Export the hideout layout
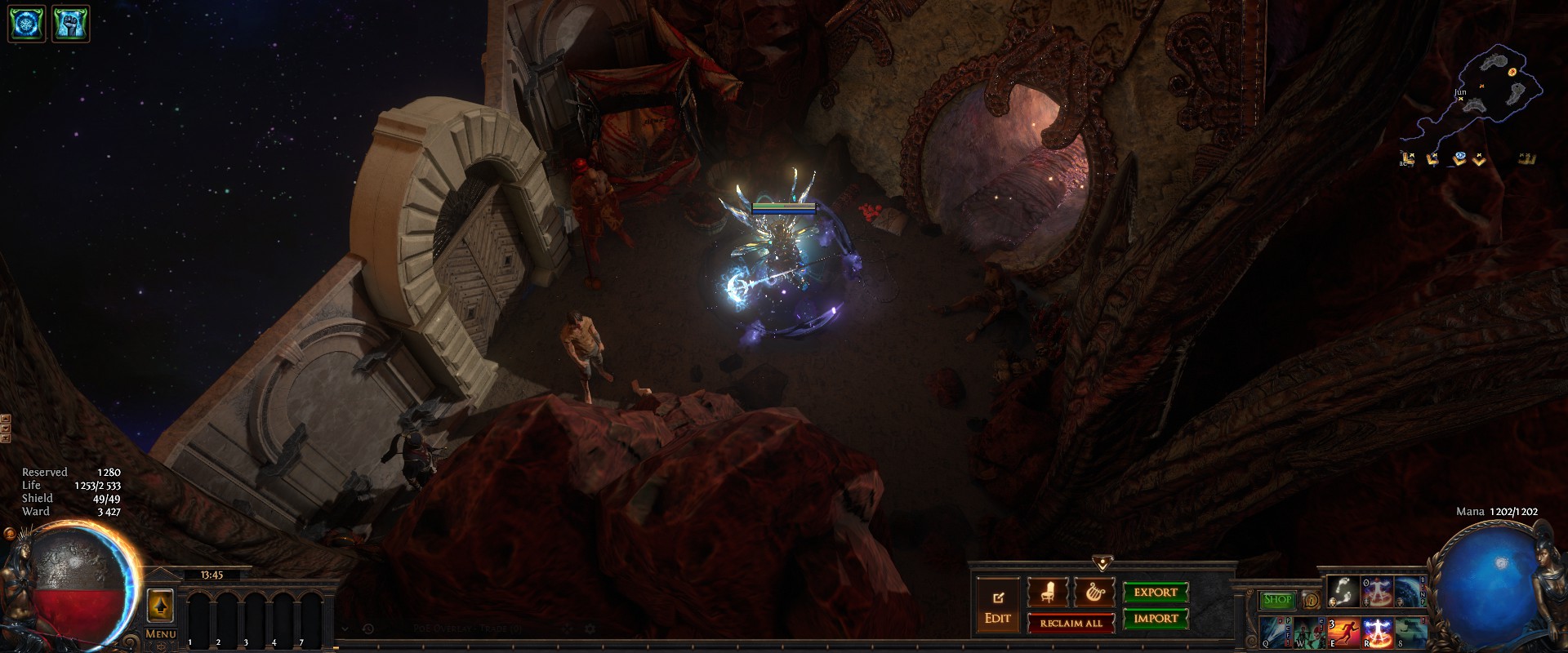Screen dimensions: 1568x653 pyautogui.click(x=1155, y=593)
